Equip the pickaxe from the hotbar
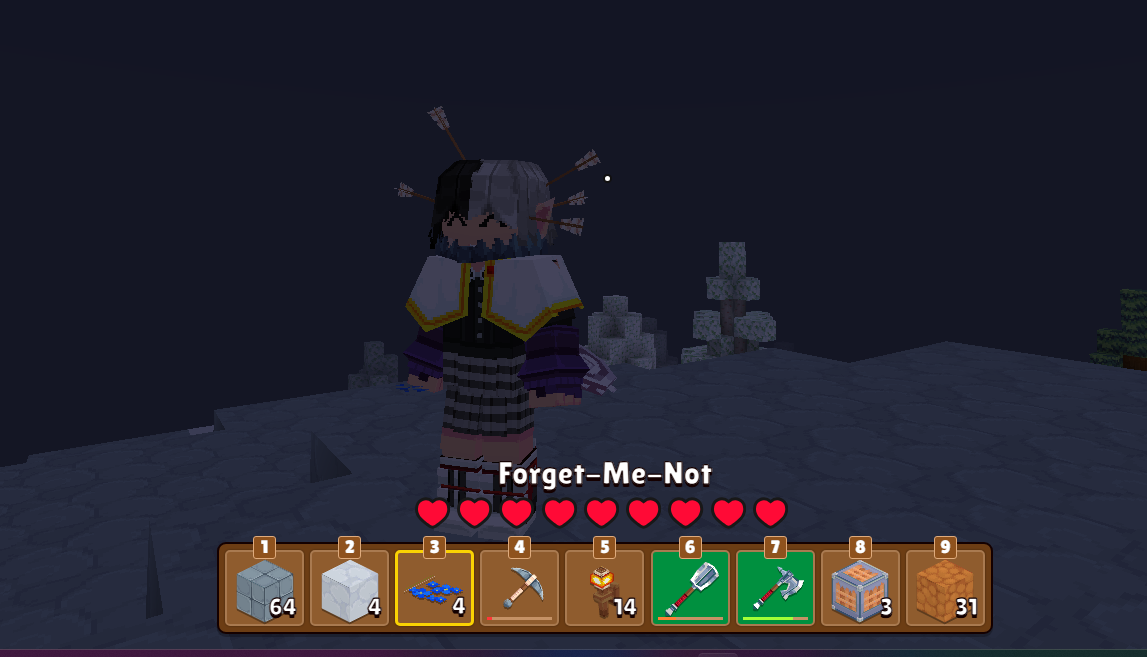Screen dimensions: 1147x657 pos(519,589)
